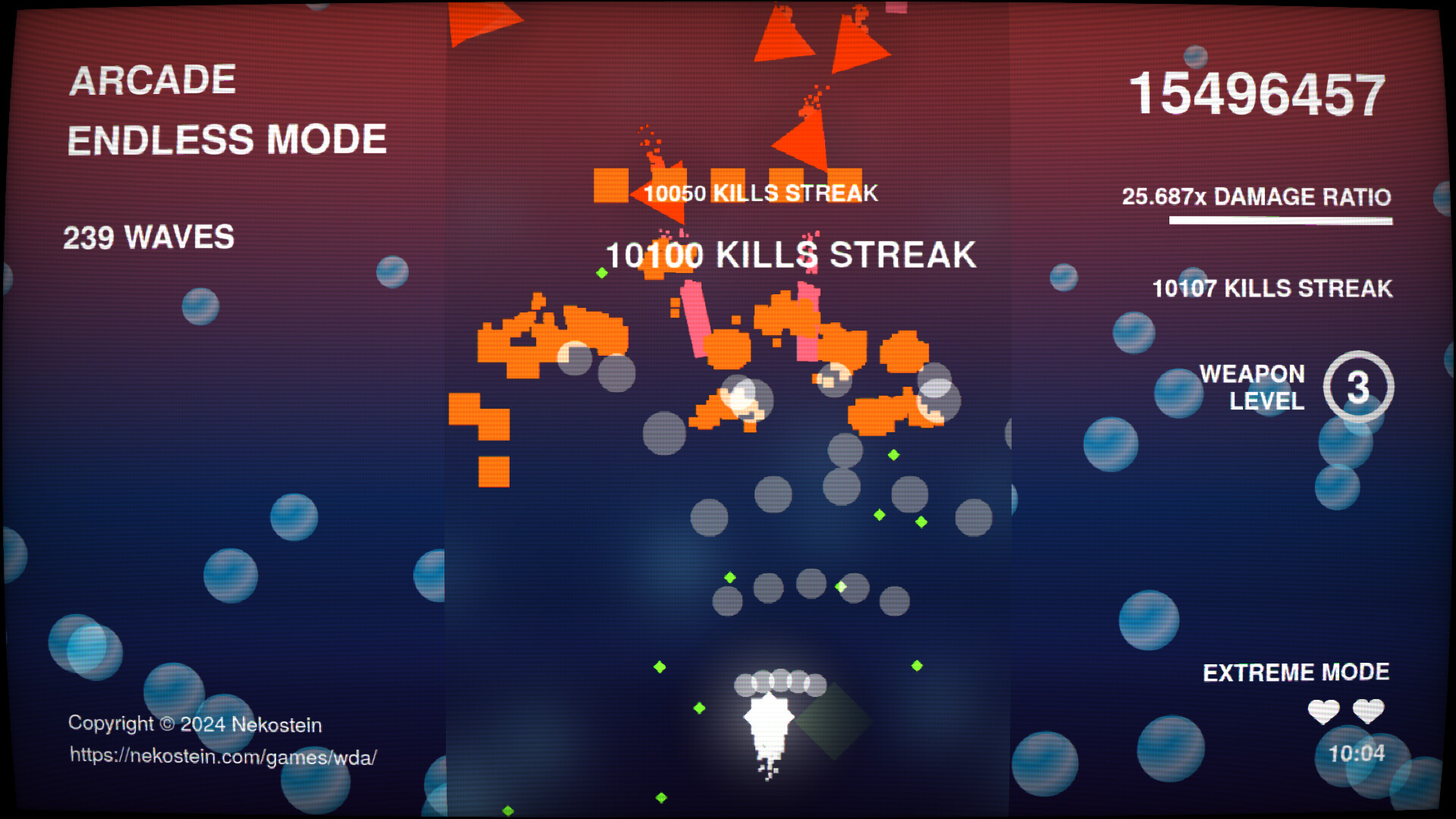Expand the 239 WAVES counter
Viewport: 1456px width, 819px height.
[149, 237]
